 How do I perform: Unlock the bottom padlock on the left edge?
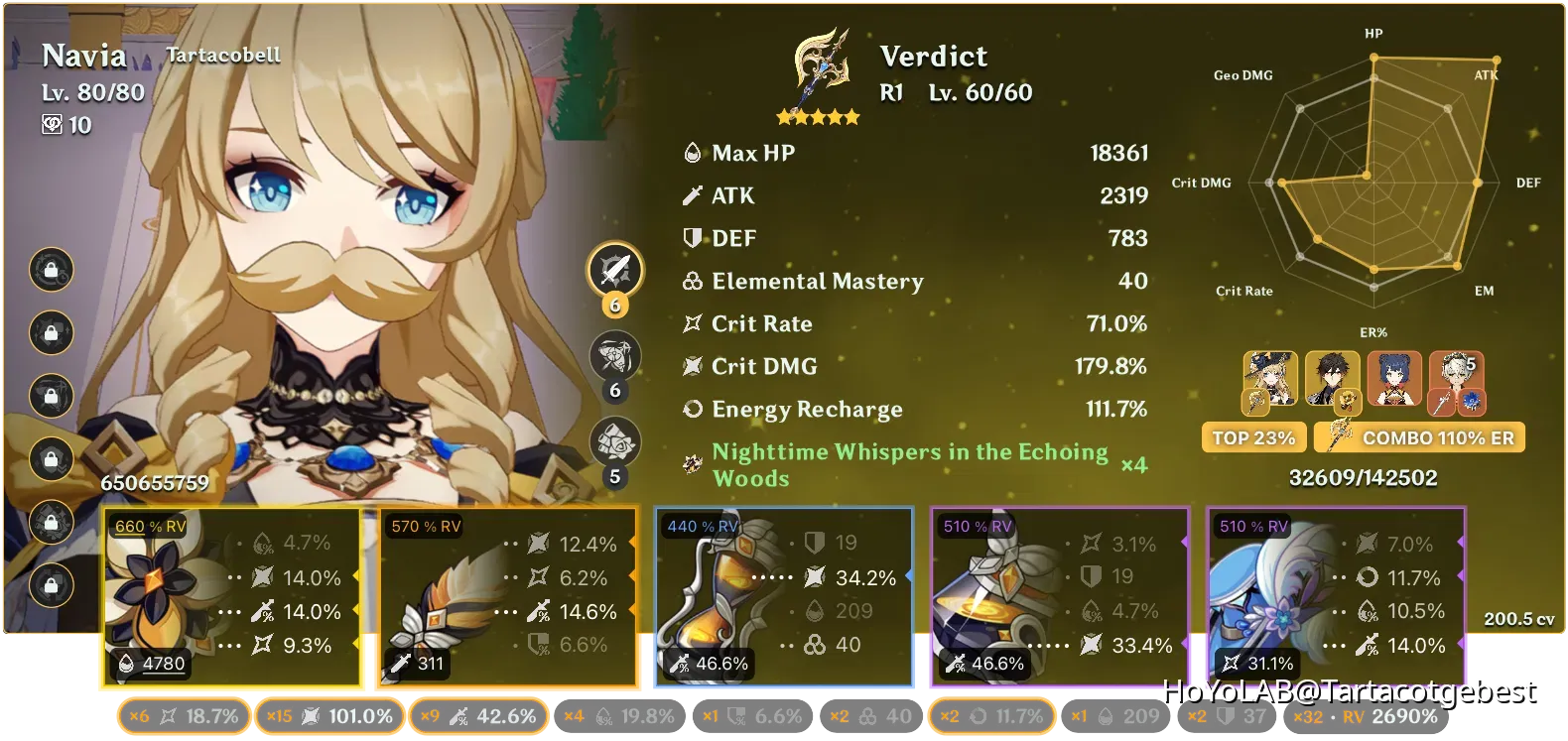click(52, 585)
